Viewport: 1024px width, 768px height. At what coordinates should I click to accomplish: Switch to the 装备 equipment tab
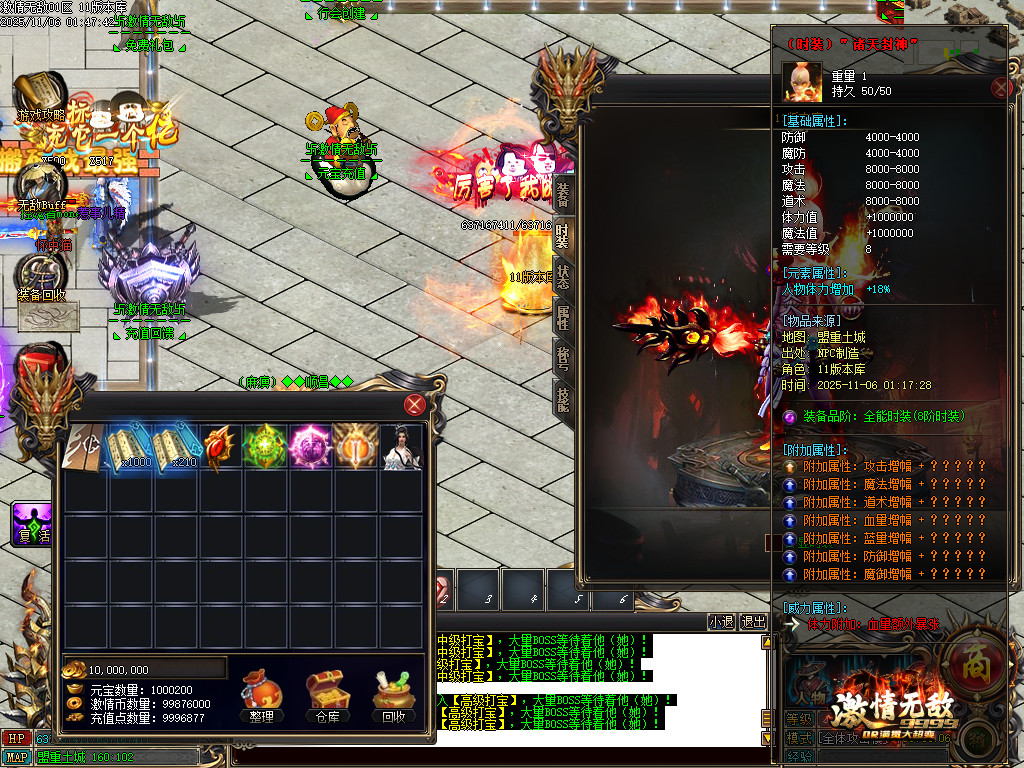point(563,194)
